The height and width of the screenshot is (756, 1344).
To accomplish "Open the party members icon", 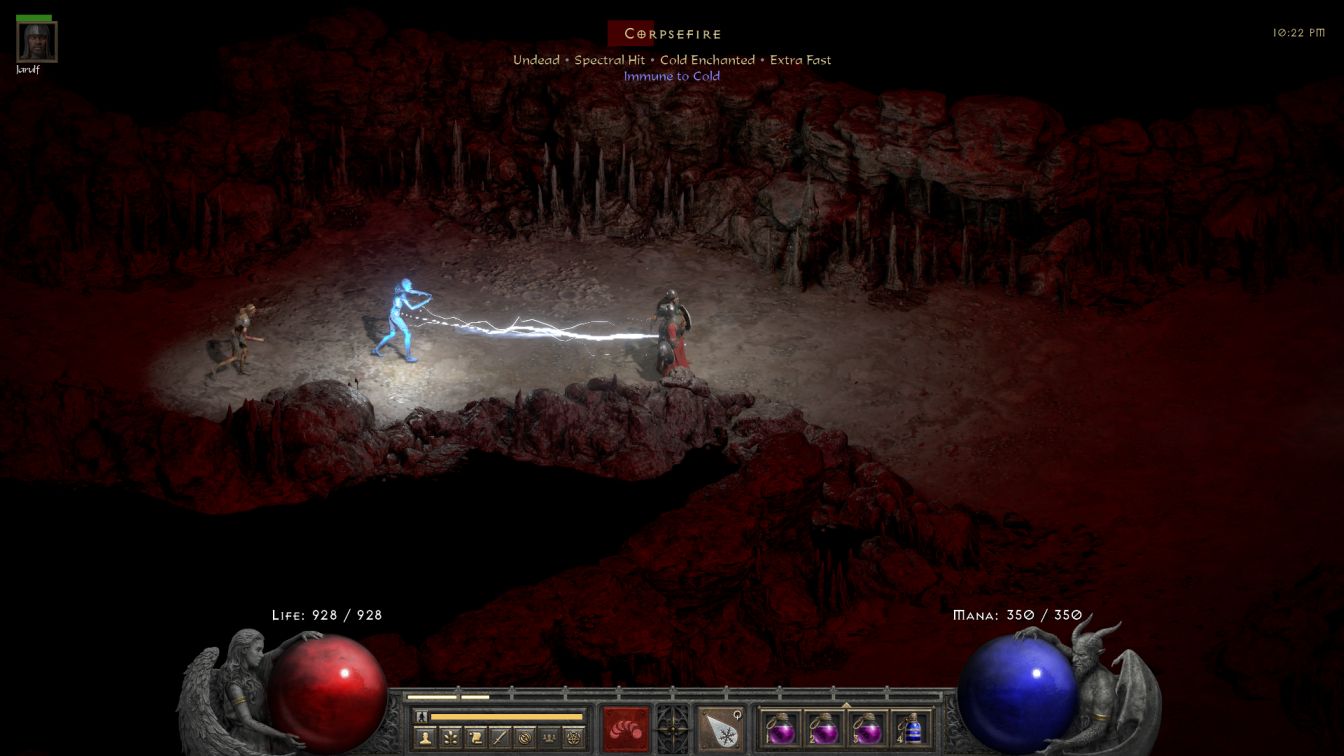I will click(x=548, y=738).
